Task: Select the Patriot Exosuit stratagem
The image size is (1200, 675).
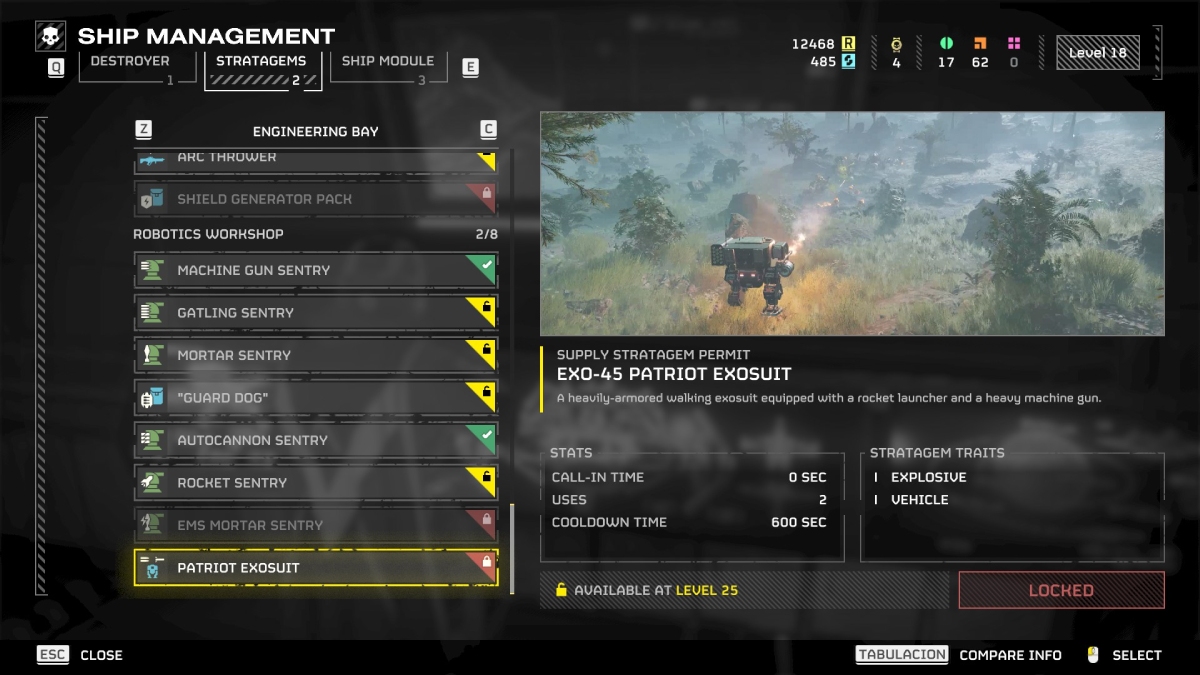Action: [315, 568]
